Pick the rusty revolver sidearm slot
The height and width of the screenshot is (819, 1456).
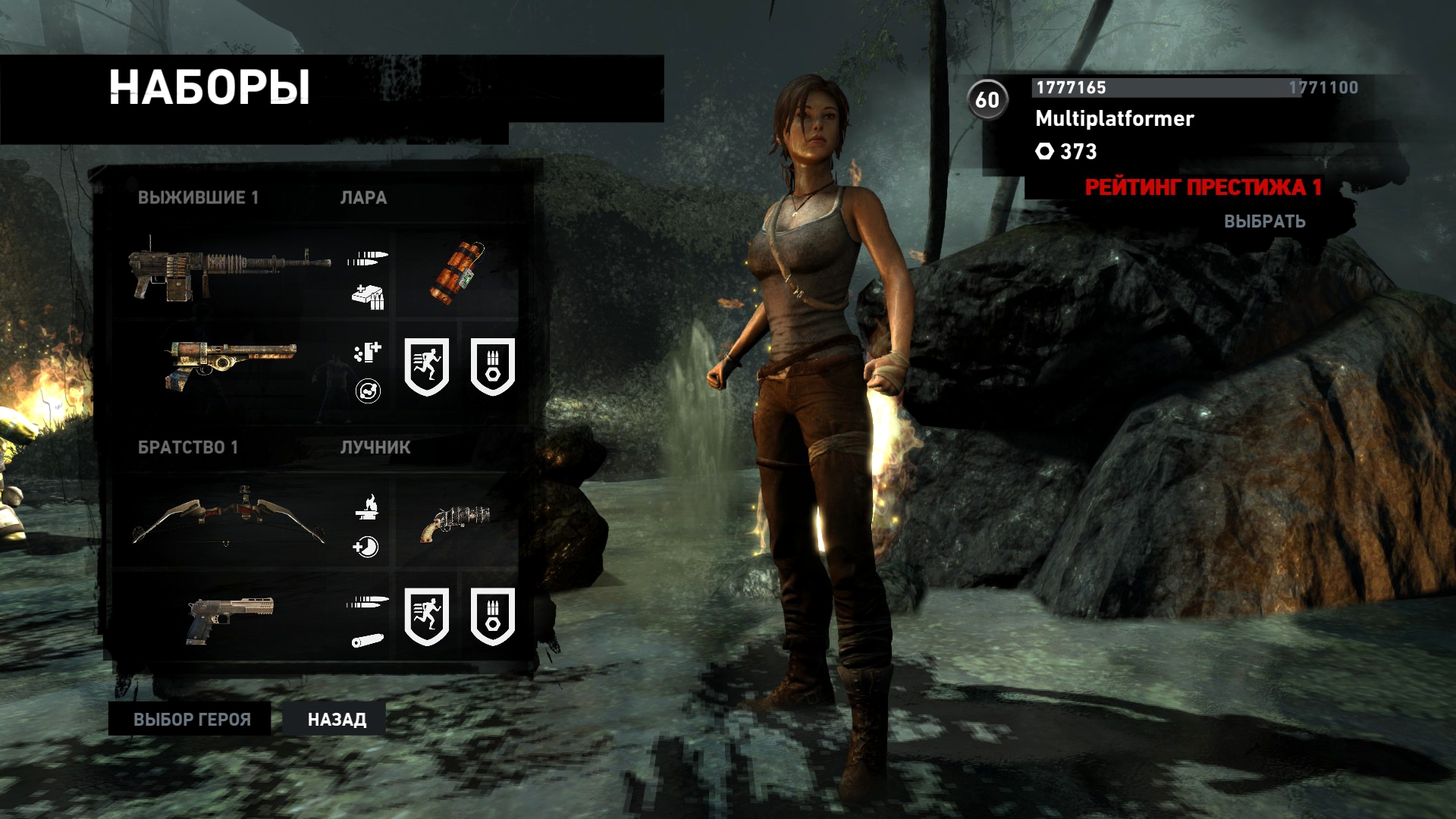pos(231,363)
